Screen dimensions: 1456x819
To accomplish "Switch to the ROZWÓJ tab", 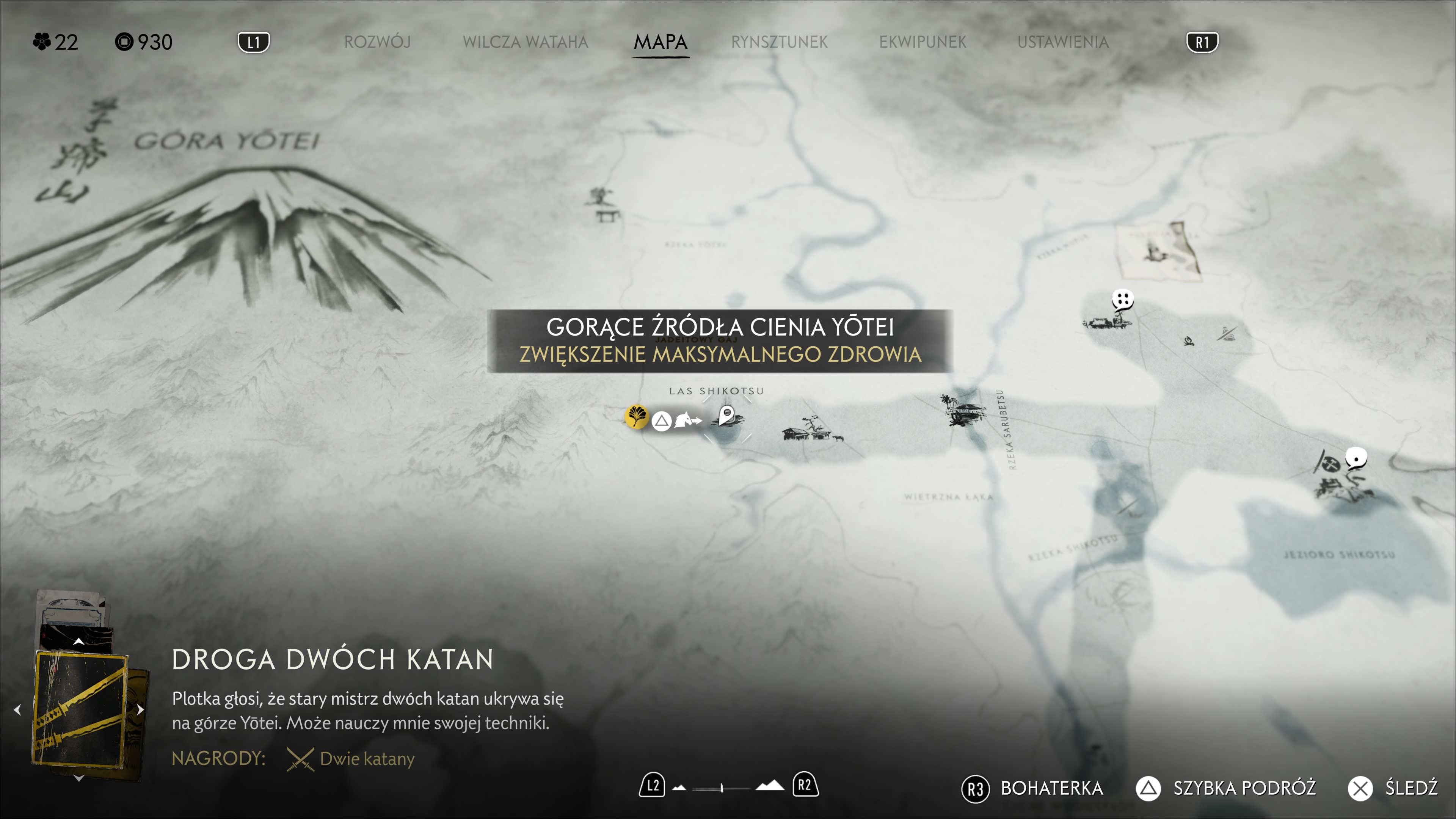I will 377,42.
